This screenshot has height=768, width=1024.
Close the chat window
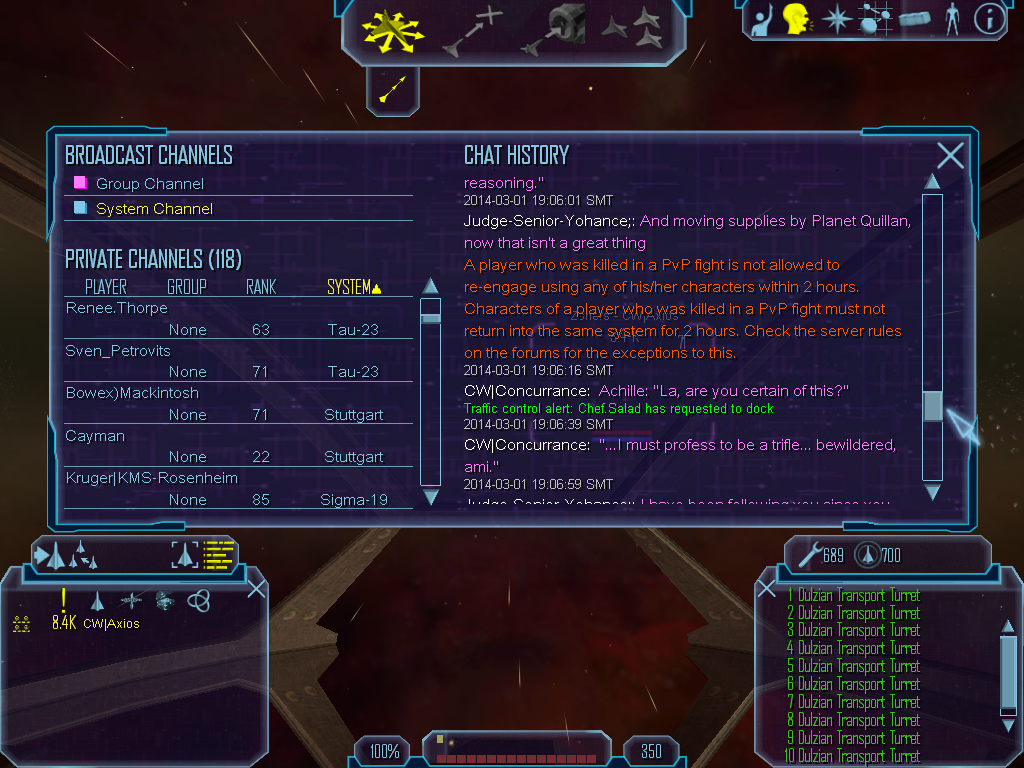950,155
